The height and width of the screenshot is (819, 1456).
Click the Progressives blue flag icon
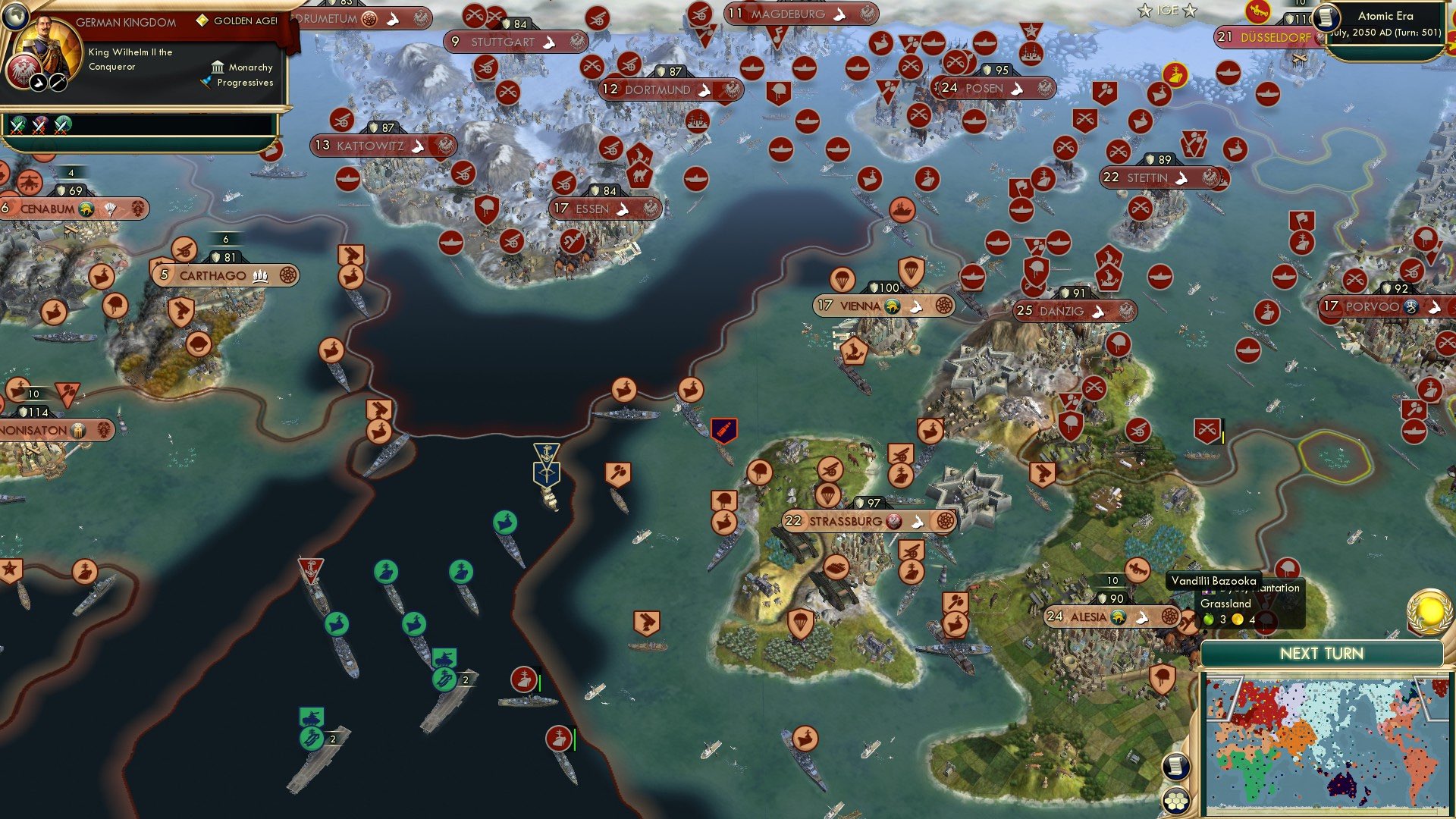tap(206, 83)
